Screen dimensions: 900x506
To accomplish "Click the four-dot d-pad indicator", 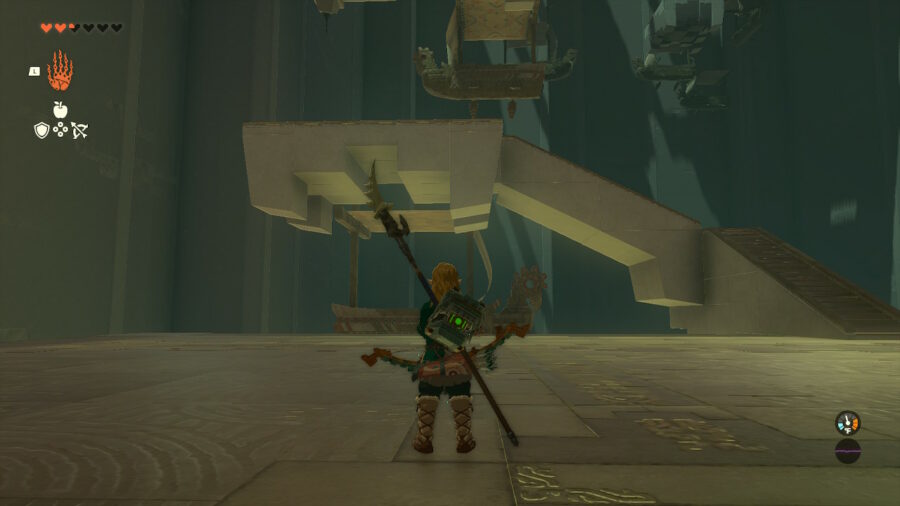I will pyautogui.click(x=60, y=130).
